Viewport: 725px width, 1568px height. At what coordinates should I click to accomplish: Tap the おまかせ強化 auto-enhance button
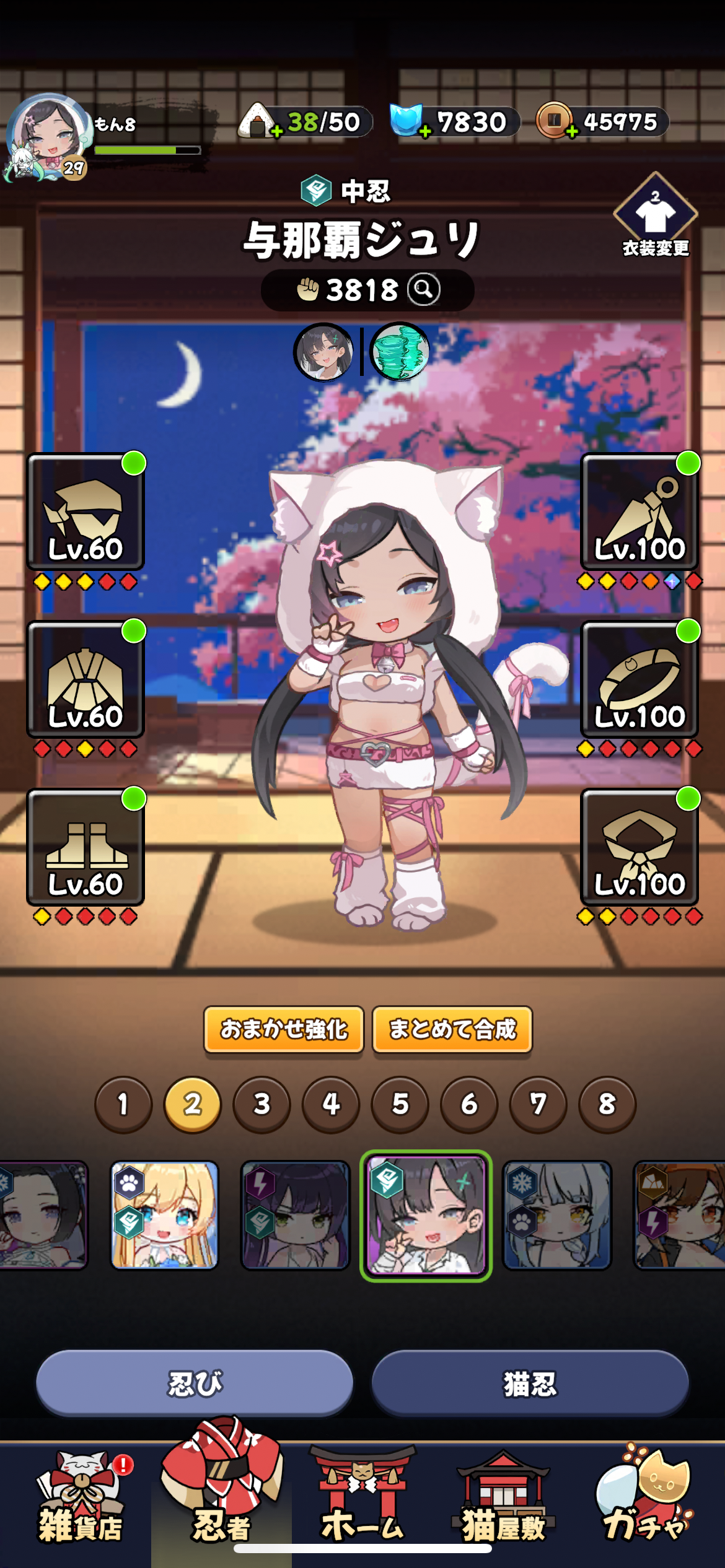284,1029
